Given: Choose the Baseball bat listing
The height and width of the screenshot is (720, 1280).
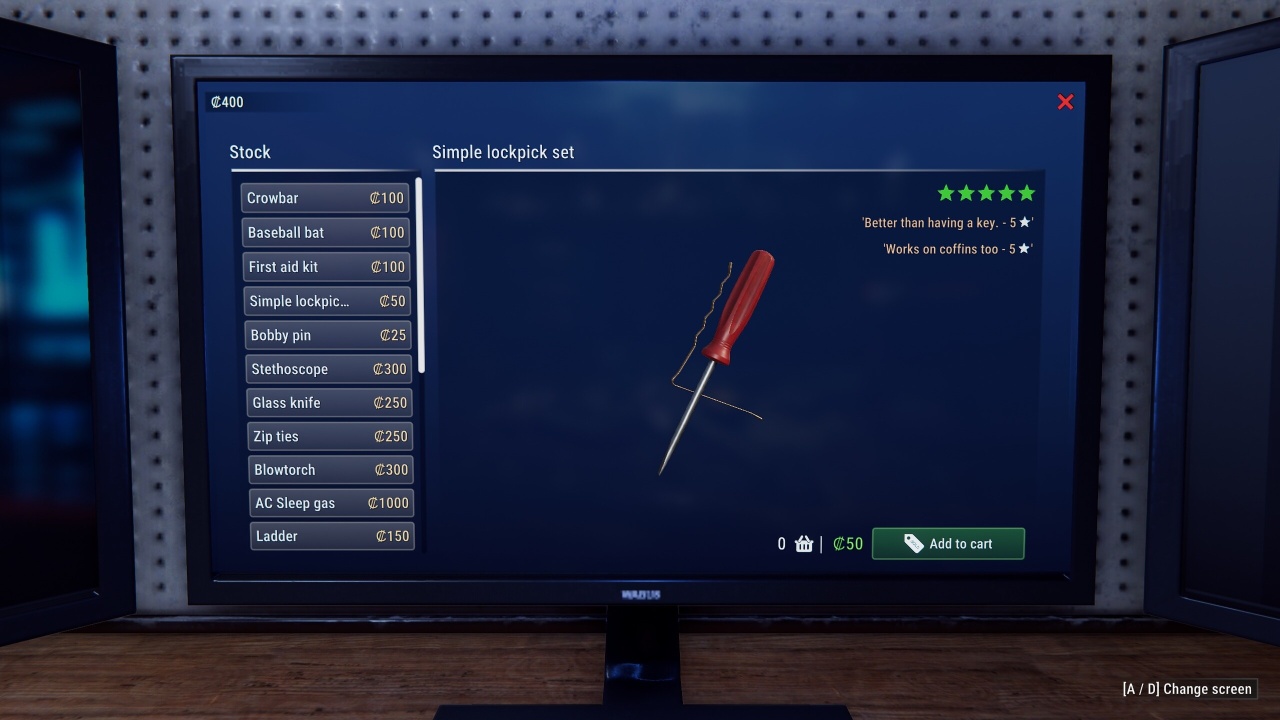Looking at the screenshot, I should tap(326, 232).
